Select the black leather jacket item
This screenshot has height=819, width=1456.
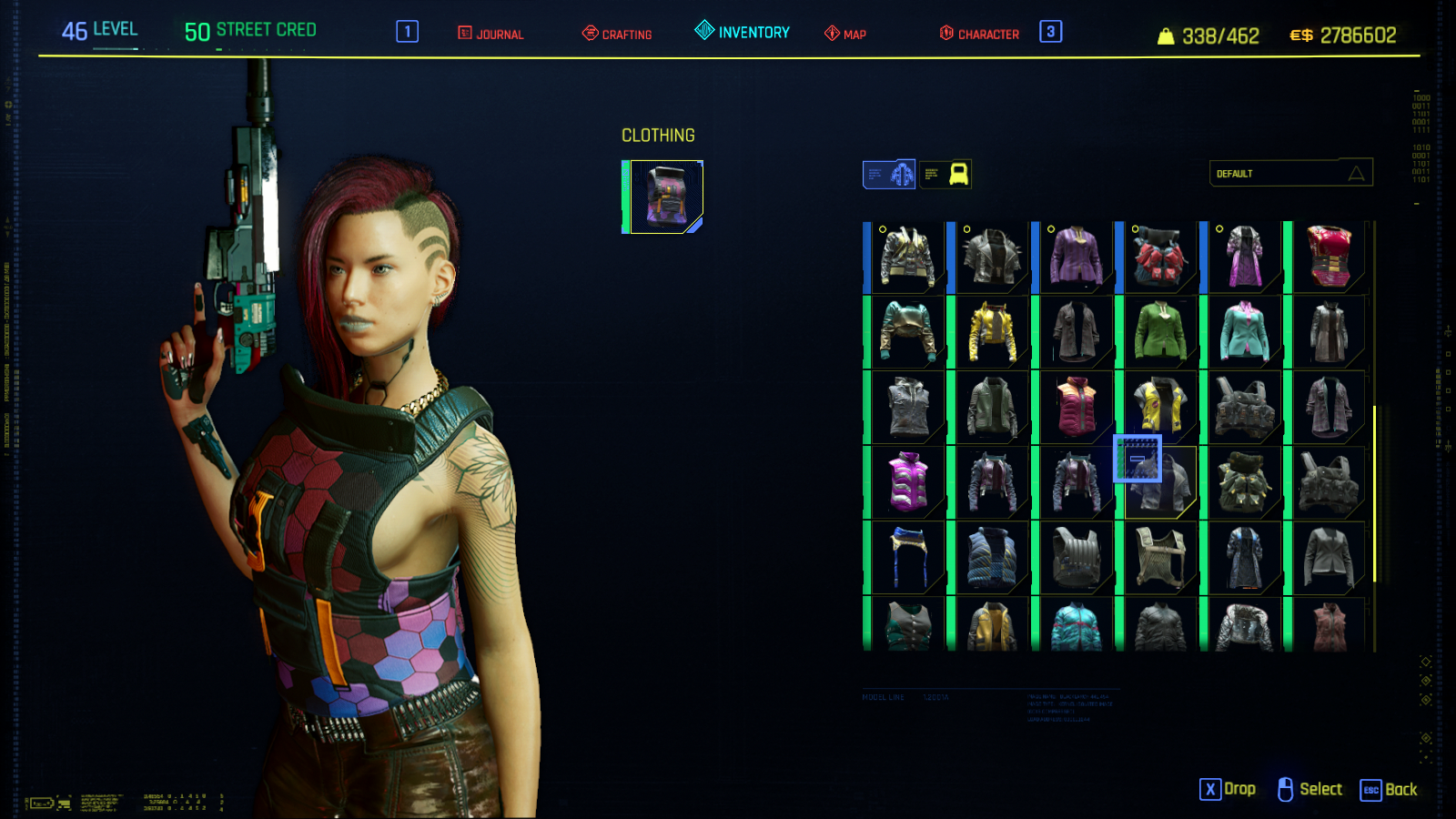click(x=992, y=257)
